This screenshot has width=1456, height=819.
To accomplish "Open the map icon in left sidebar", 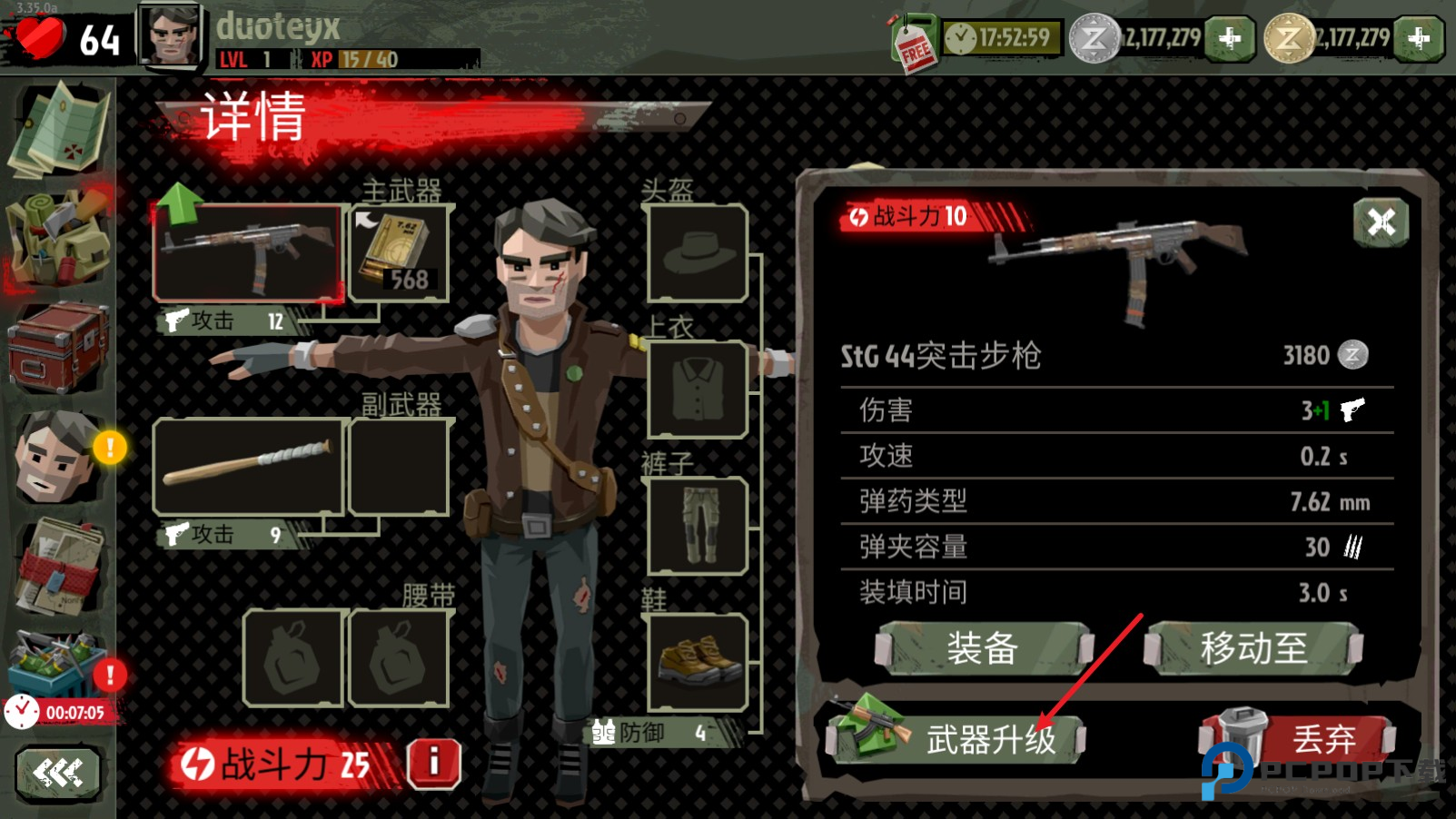I will 59,127.
